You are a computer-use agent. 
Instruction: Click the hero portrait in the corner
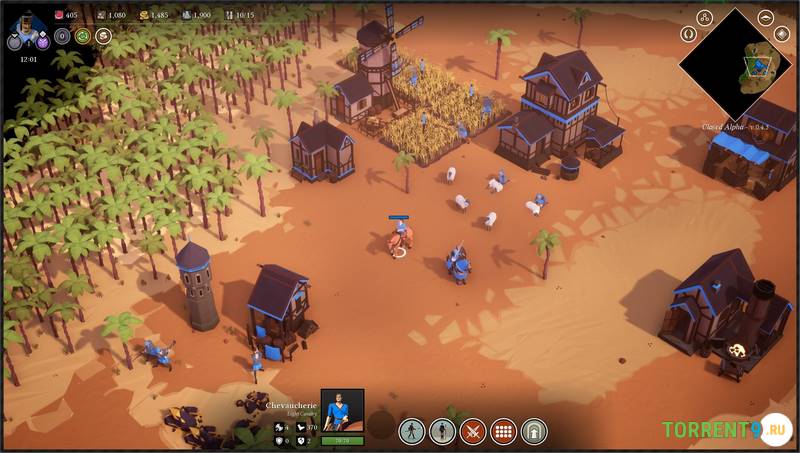(27, 22)
